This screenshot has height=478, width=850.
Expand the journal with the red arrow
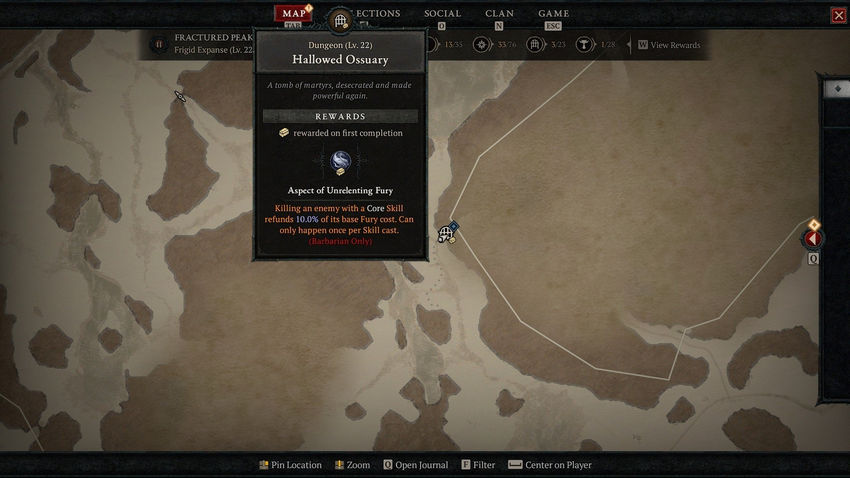[813, 239]
